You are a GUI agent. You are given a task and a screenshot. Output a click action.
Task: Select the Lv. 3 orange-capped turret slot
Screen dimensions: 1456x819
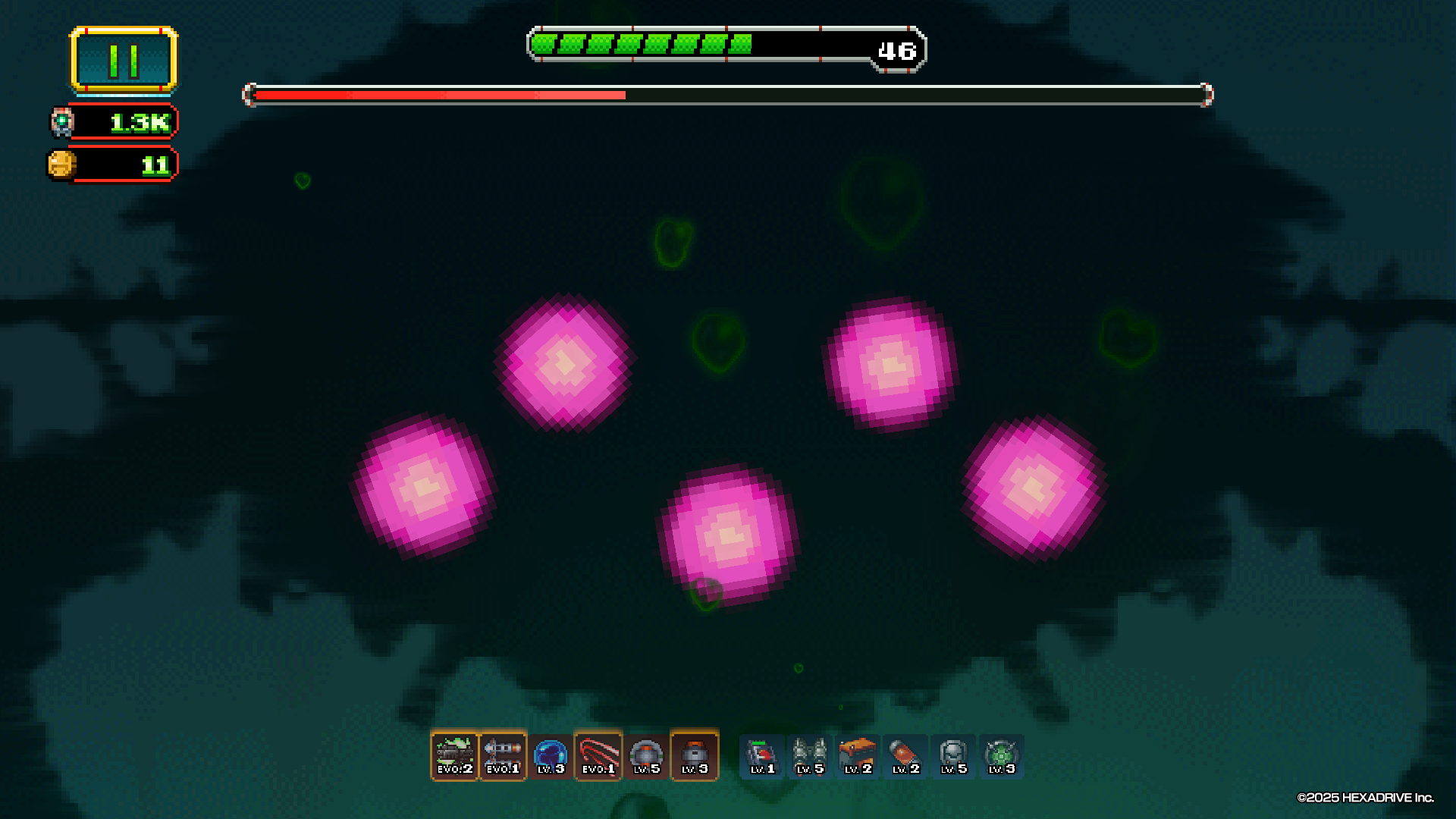pyautogui.click(x=695, y=756)
